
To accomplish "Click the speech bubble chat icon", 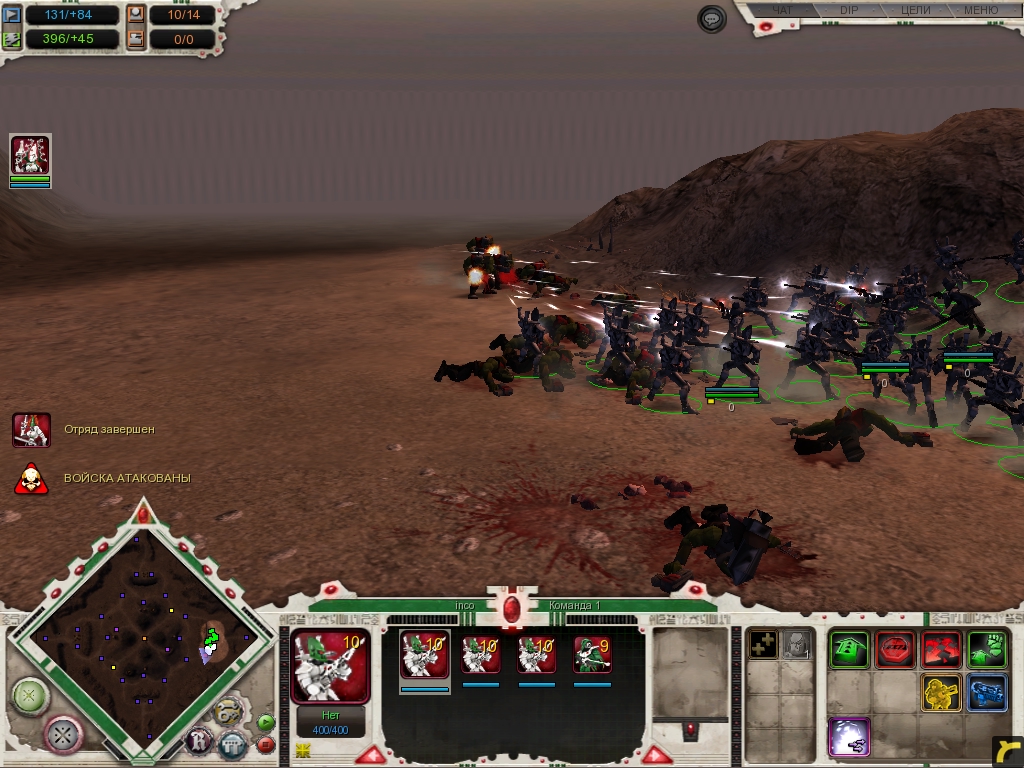I will tap(712, 20).
